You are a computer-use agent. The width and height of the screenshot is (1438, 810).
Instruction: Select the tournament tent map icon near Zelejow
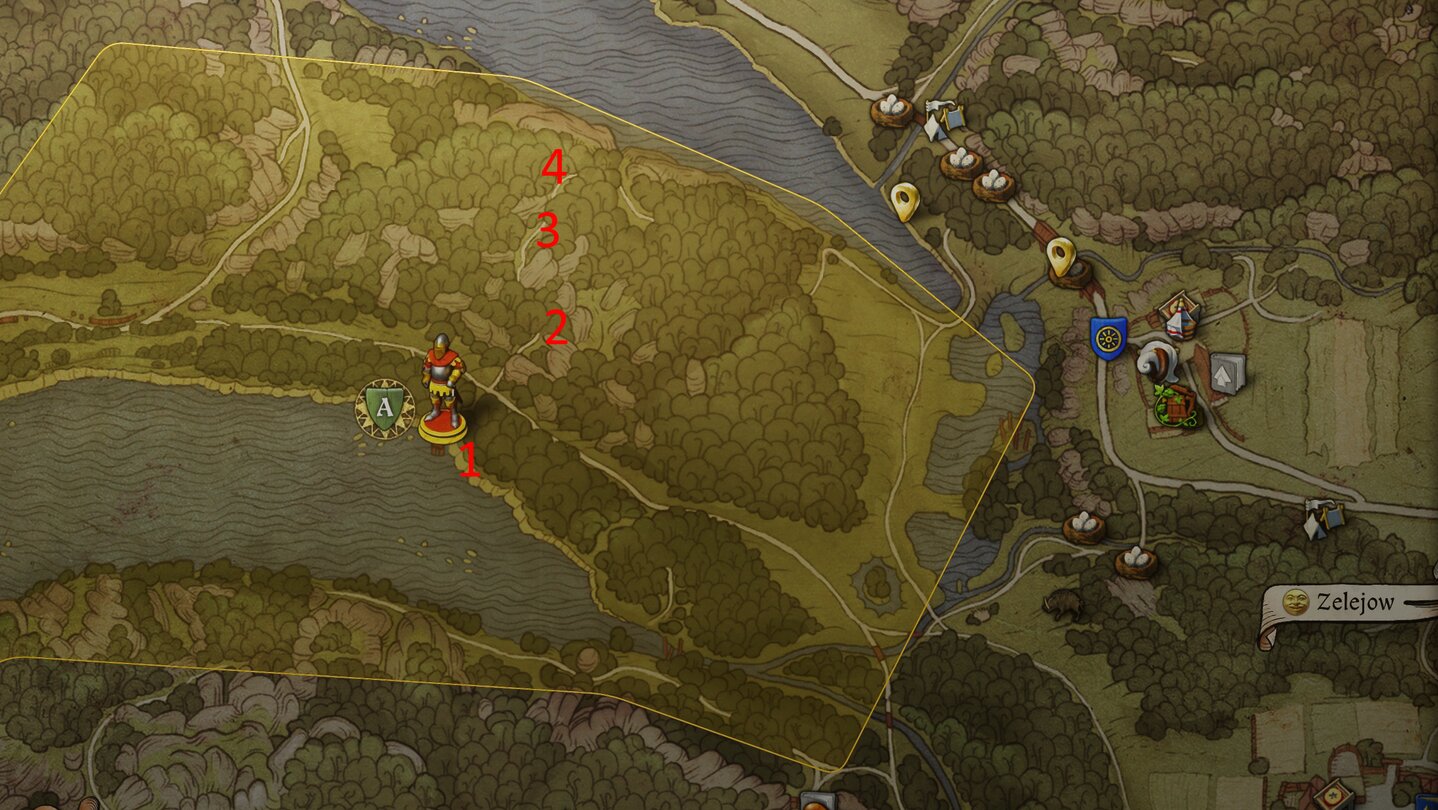coord(1179,320)
